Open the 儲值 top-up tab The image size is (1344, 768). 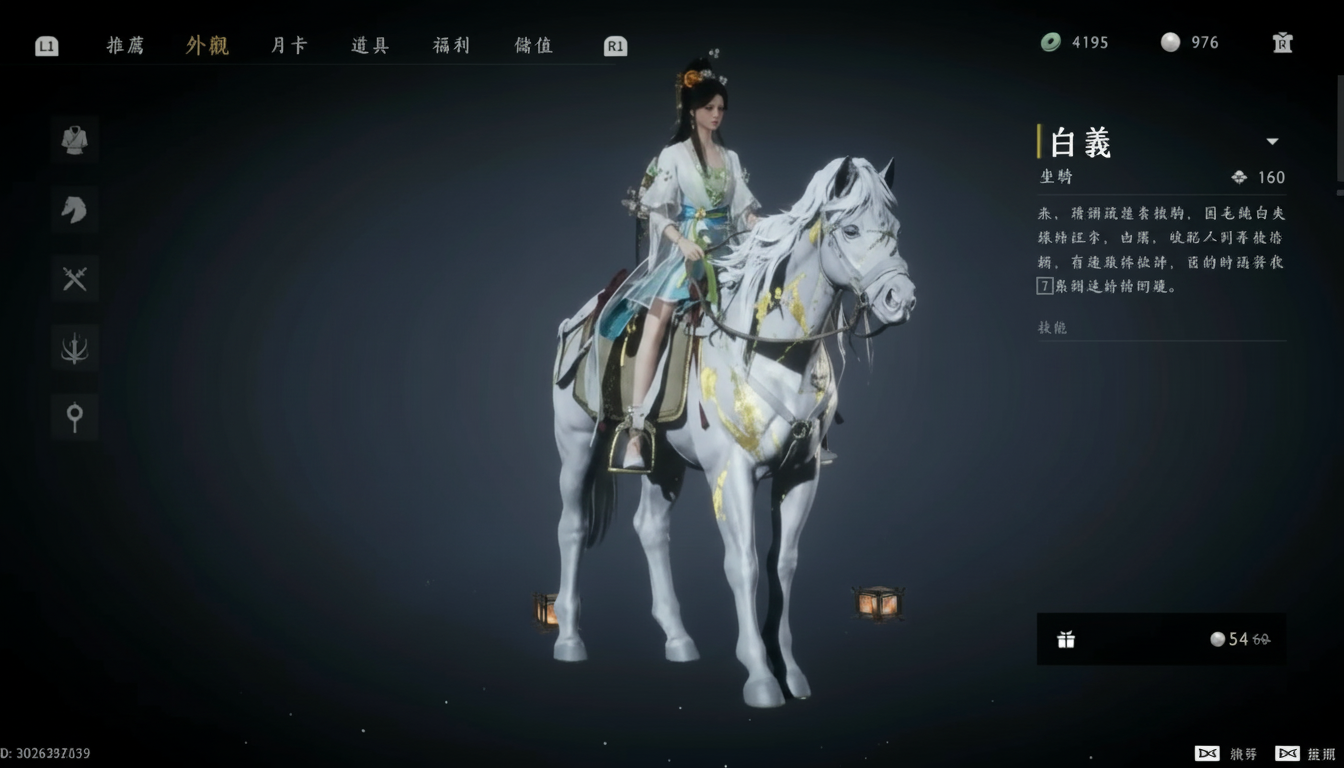click(533, 45)
